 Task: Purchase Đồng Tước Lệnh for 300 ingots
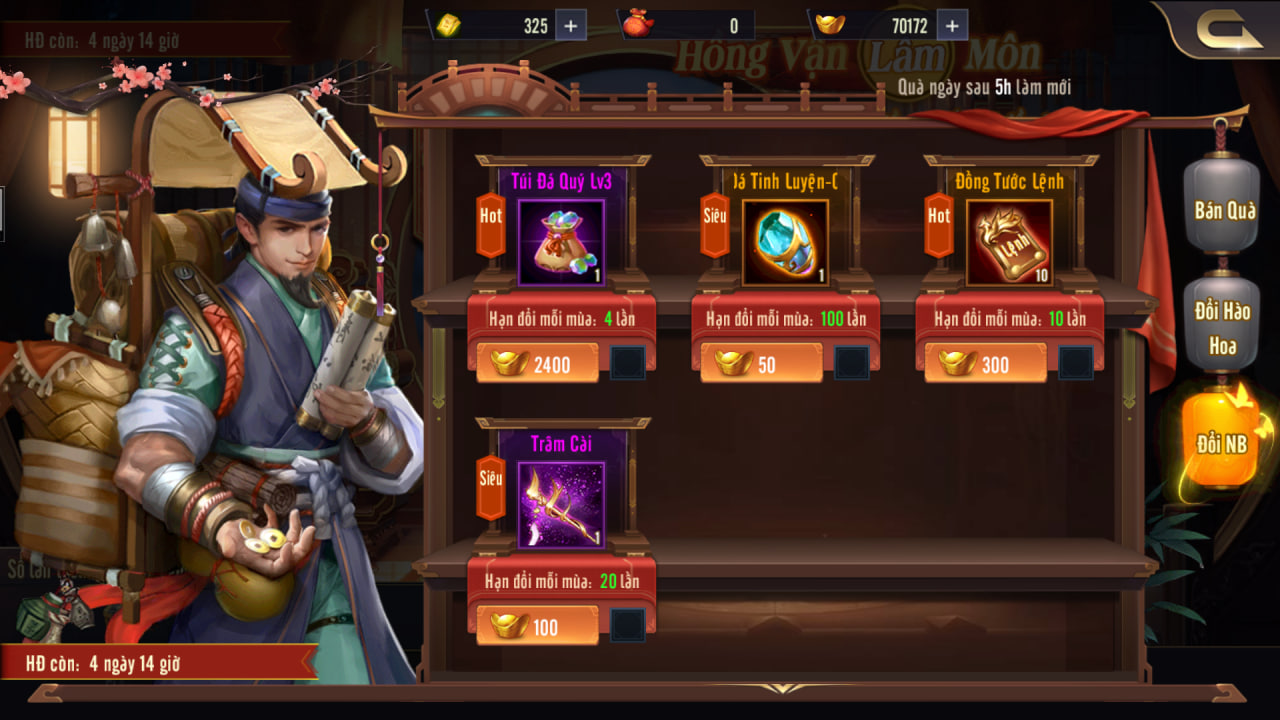[985, 364]
